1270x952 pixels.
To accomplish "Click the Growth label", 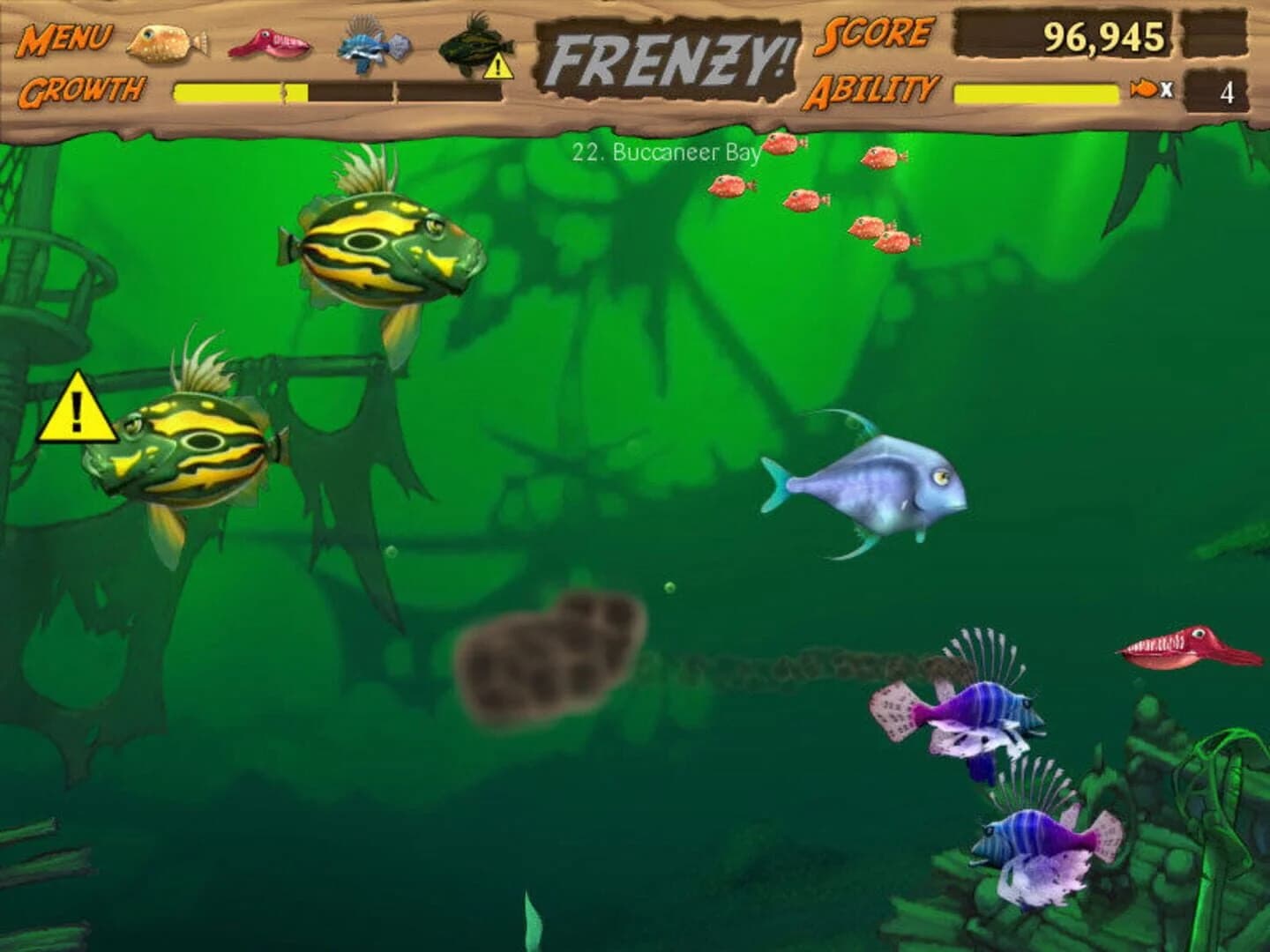I will [82, 88].
